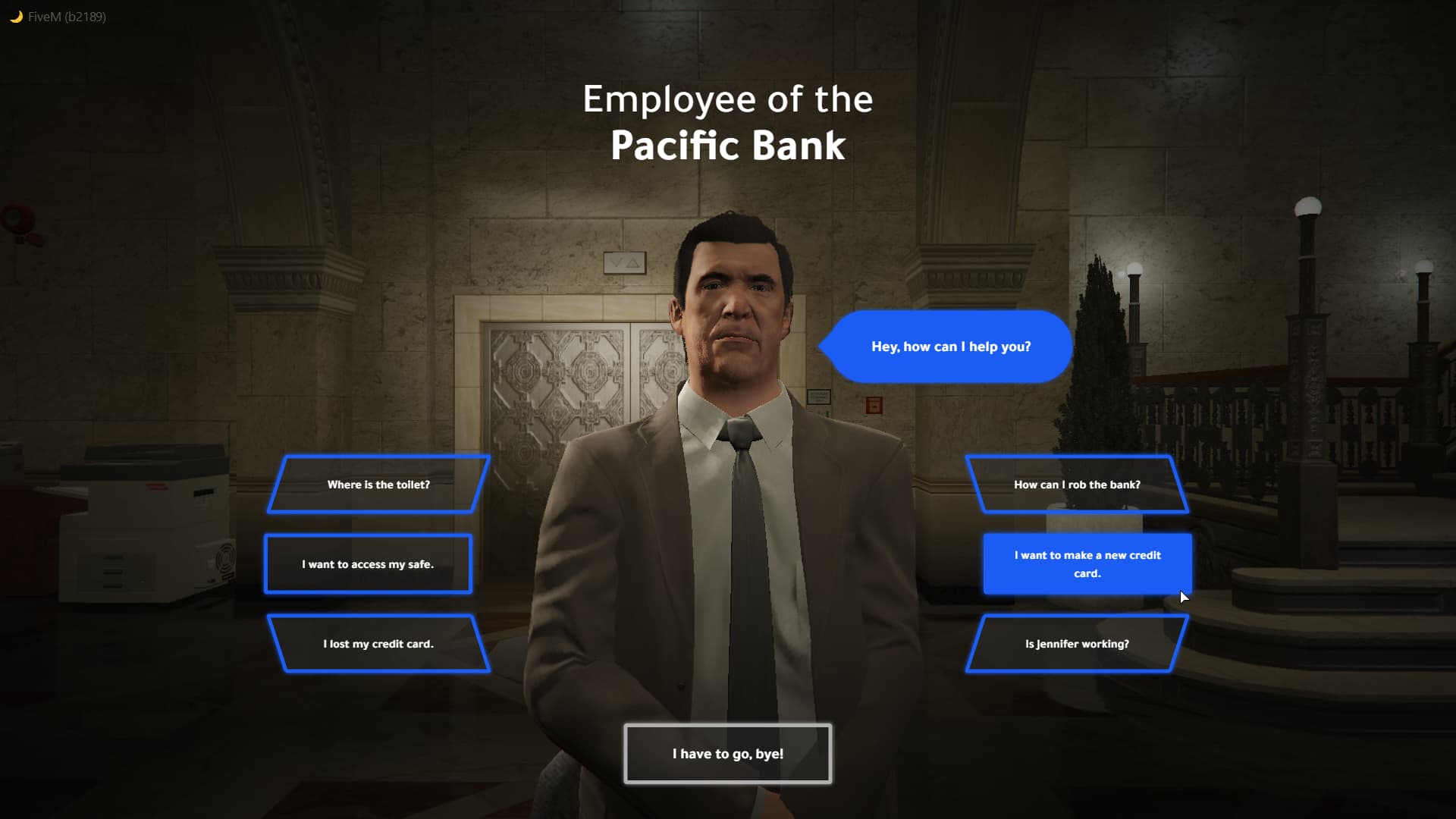End conversation with "I have to go, bye!"

727,754
